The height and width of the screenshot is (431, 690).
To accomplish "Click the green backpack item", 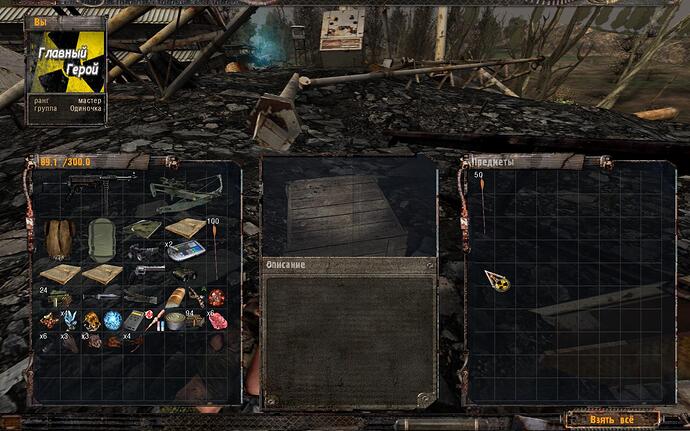I will 101,240.
